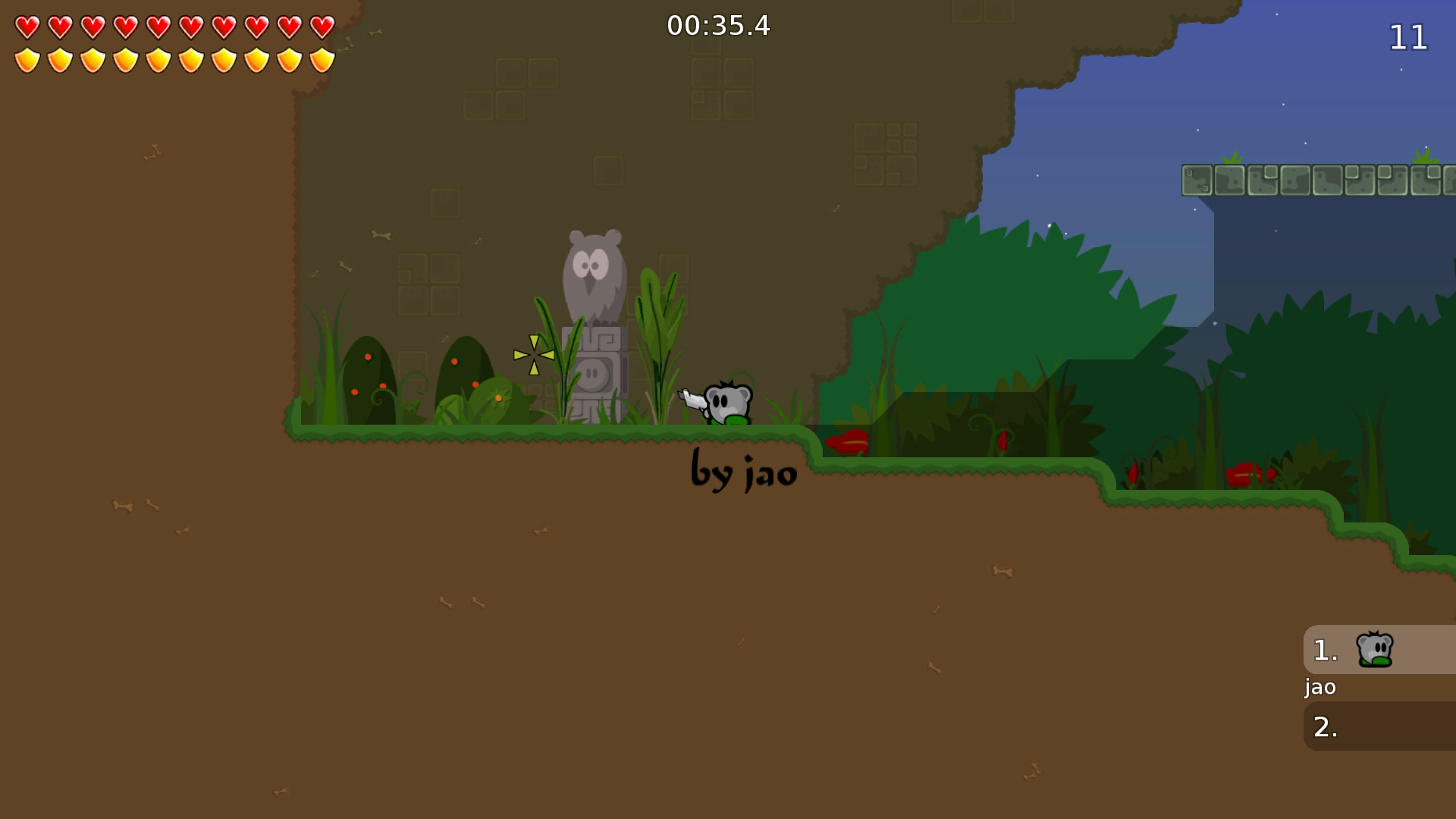Click the player name jao under rank 1
Screen dimensions: 1456x819
pos(1319,687)
